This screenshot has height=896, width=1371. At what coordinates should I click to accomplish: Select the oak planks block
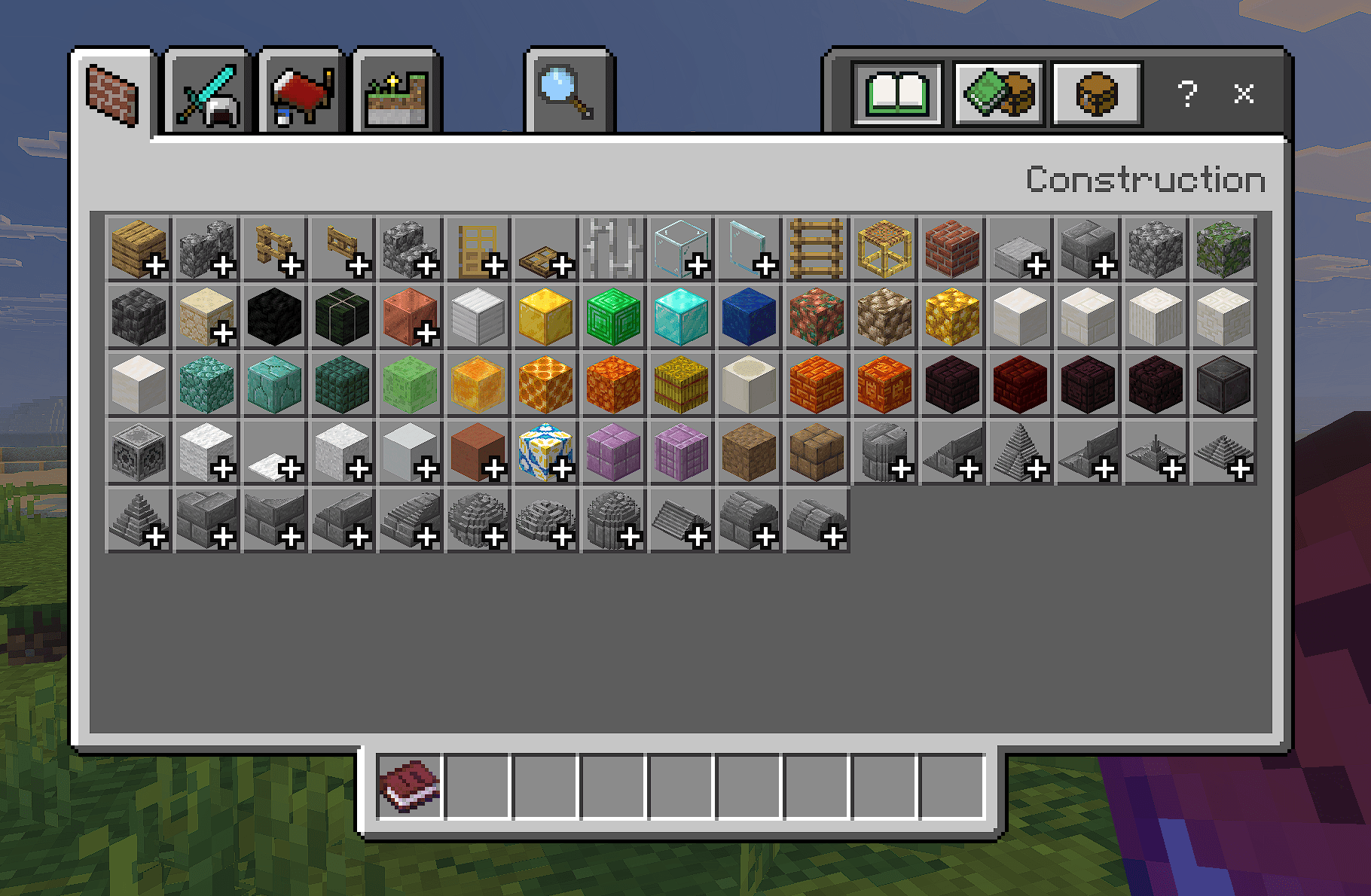coord(139,248)
